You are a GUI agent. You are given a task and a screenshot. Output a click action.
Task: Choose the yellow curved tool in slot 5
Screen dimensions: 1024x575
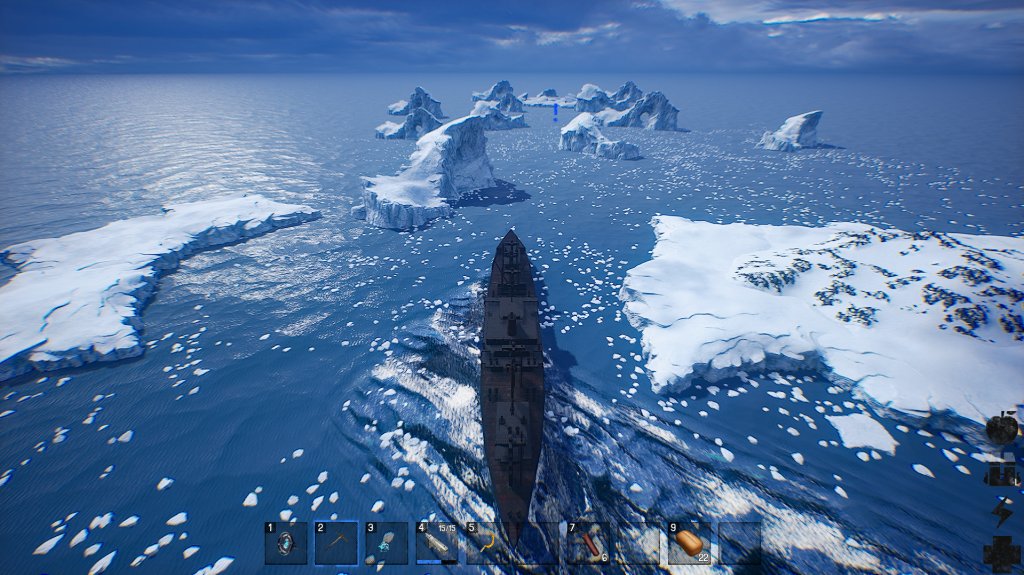click(487, 543)
